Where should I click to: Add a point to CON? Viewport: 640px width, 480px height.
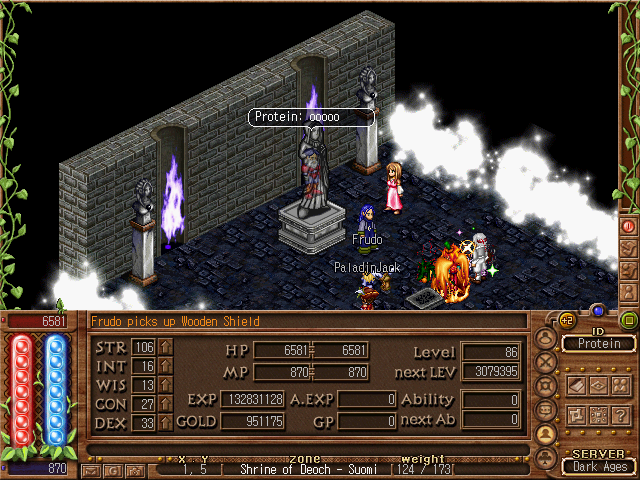click(x=166, y=404)
